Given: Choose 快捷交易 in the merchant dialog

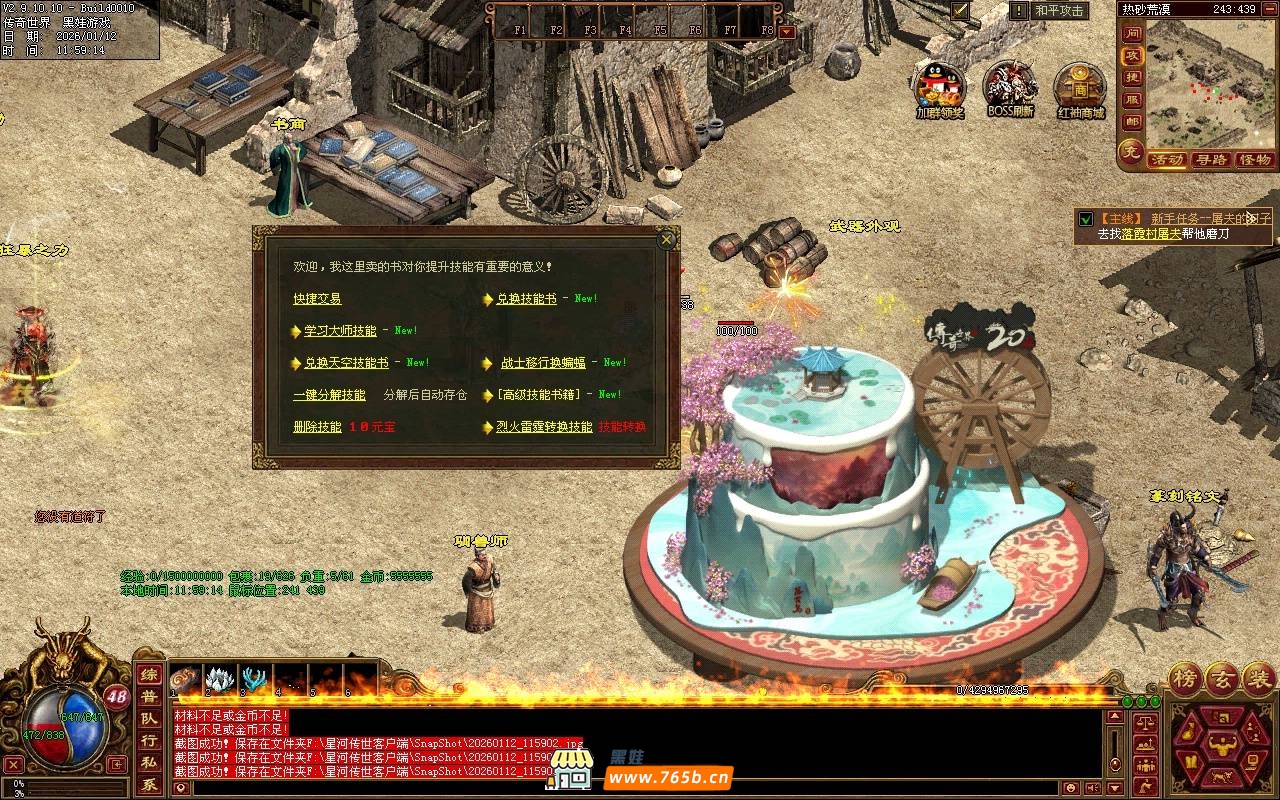Looking at the screenshot, I should (317, 299).
